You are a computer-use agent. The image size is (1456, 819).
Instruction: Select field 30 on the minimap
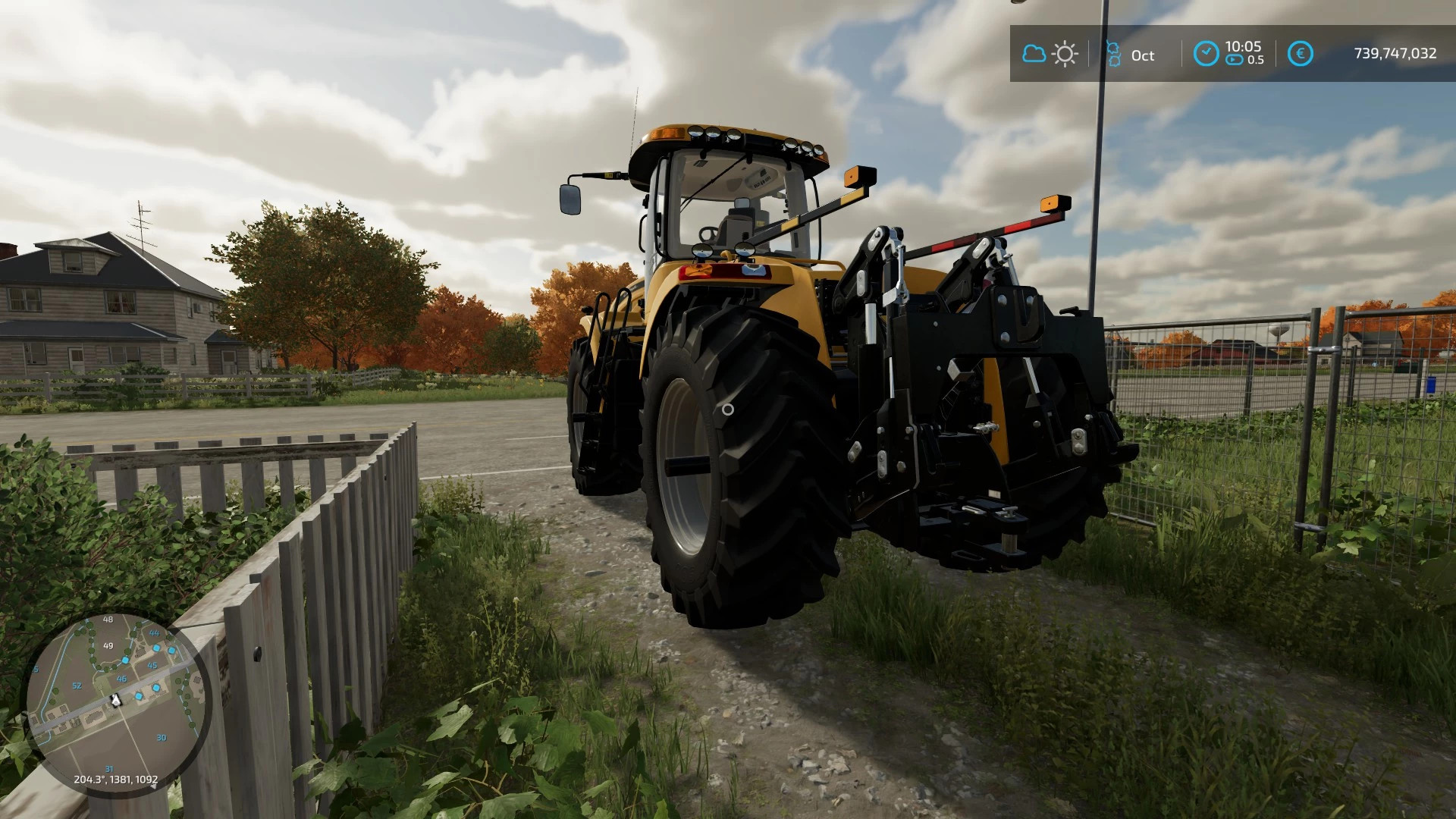click(162, 737)
